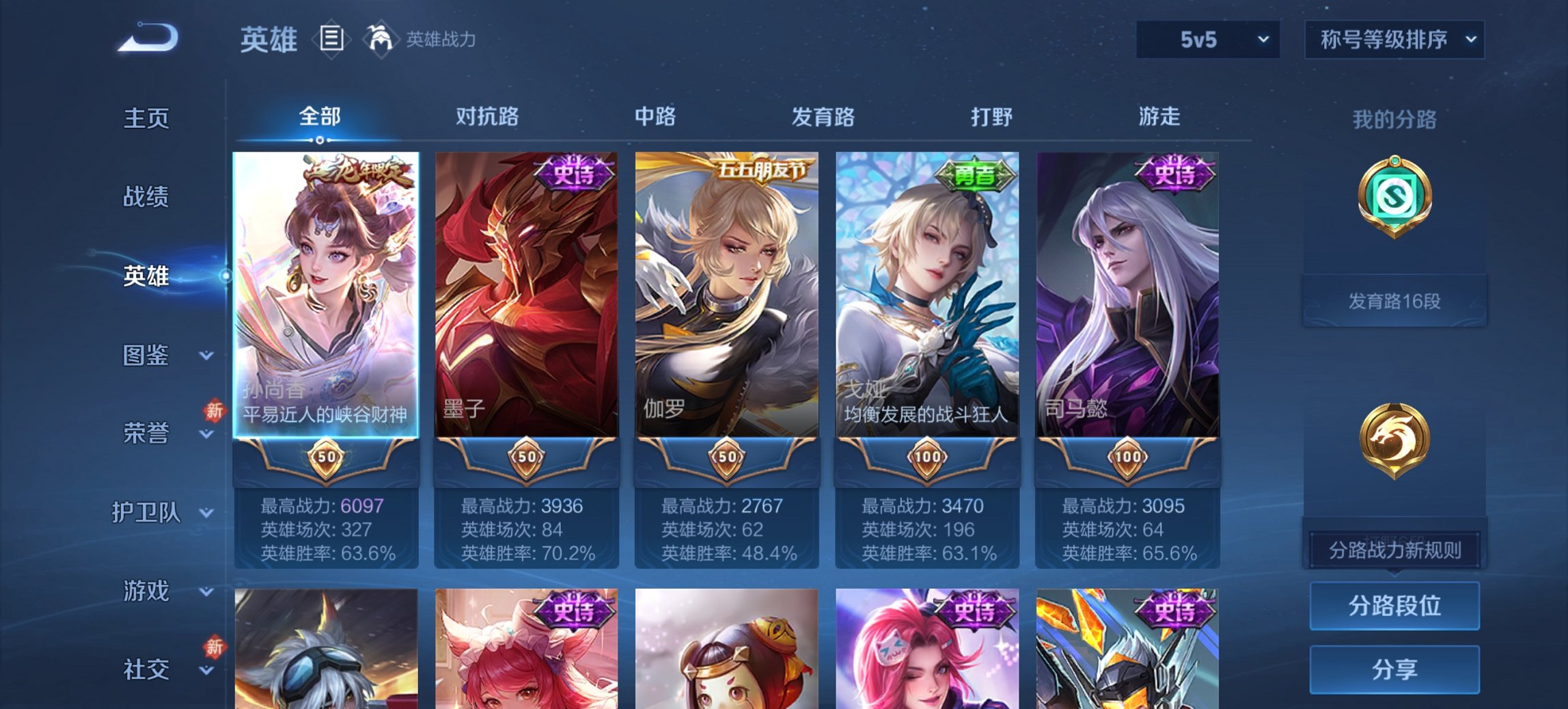Click the 英雄战力 helmet icon
Screen dimensions: 1568x709
click(380, 39)
